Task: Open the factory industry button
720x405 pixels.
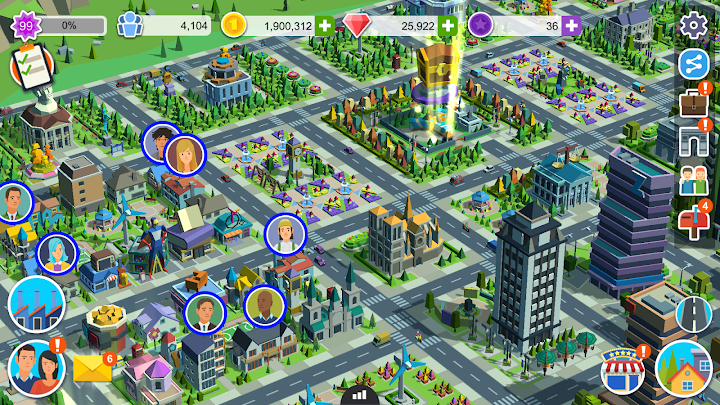Action: (36, 305)
